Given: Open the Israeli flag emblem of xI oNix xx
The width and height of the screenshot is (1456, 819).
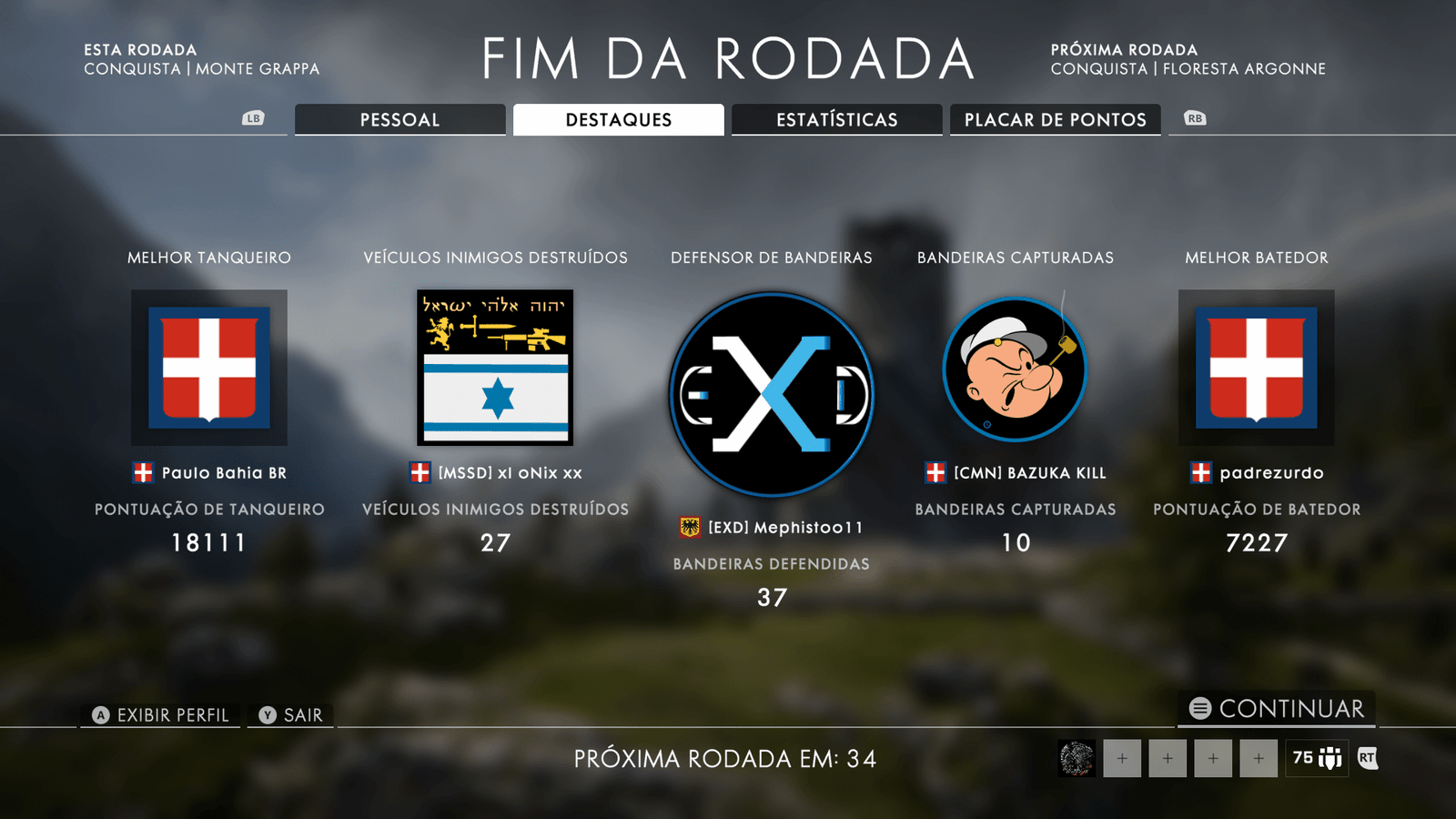Looking at the screenshot, I should (496, 368).
